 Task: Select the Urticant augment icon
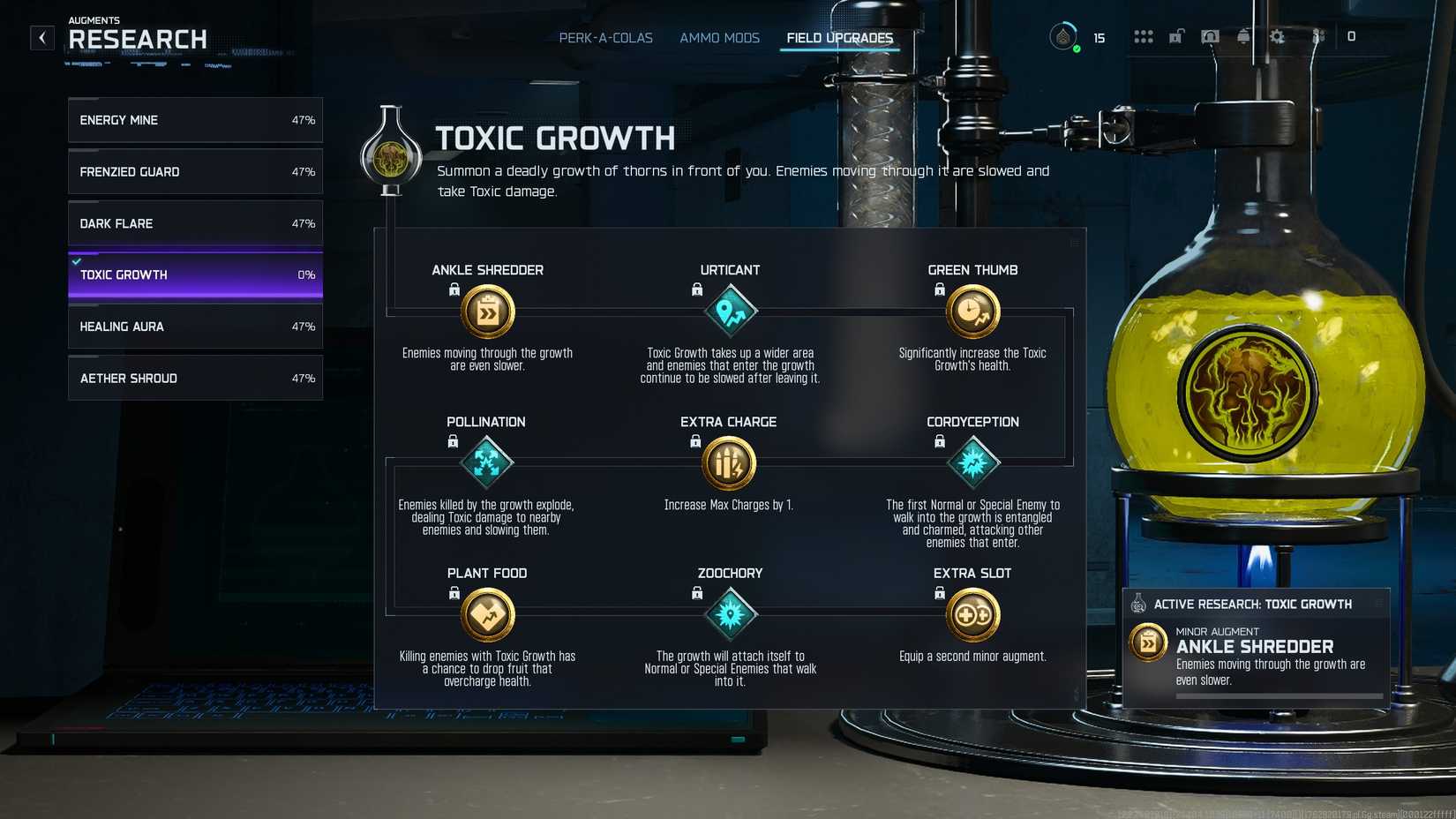730,312
